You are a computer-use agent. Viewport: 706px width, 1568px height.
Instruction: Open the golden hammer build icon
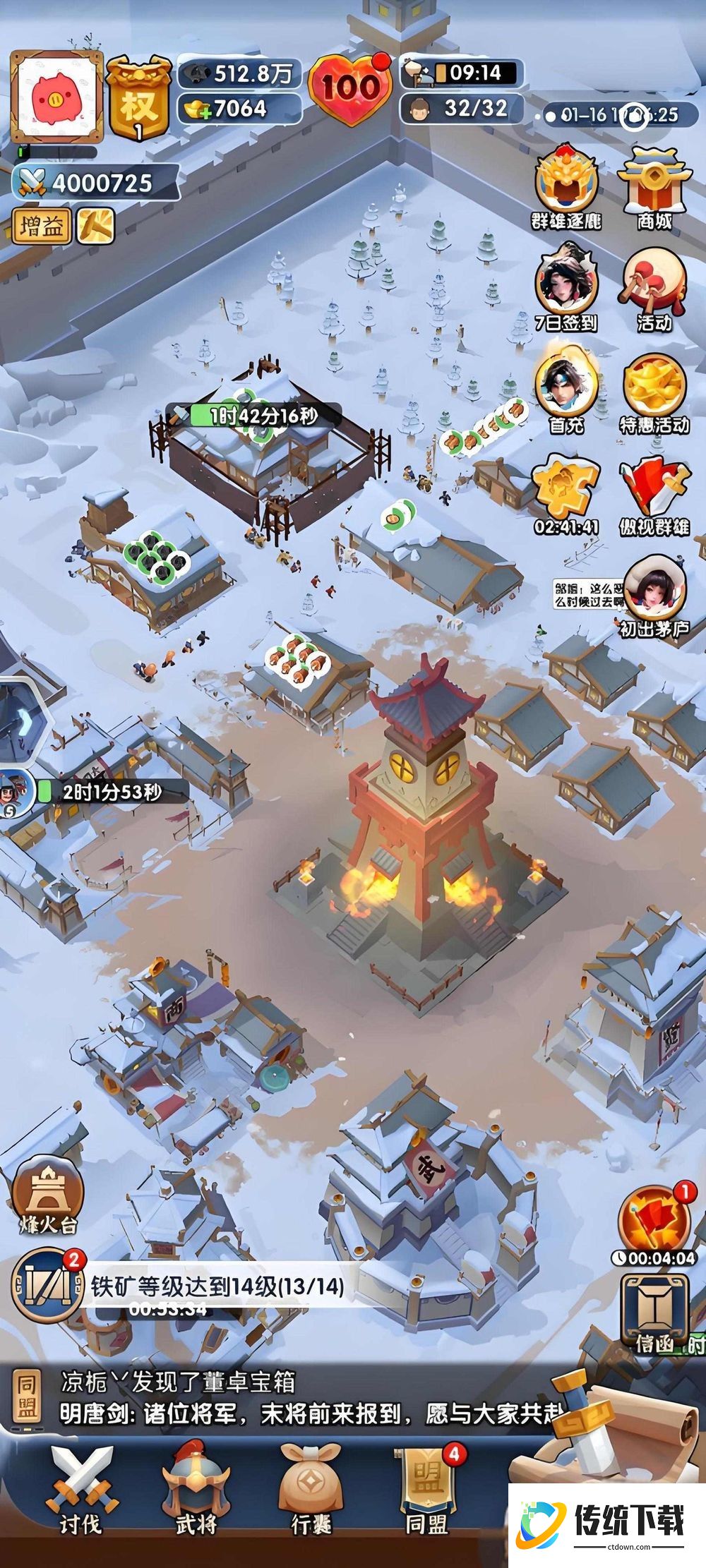click(96, 226)
